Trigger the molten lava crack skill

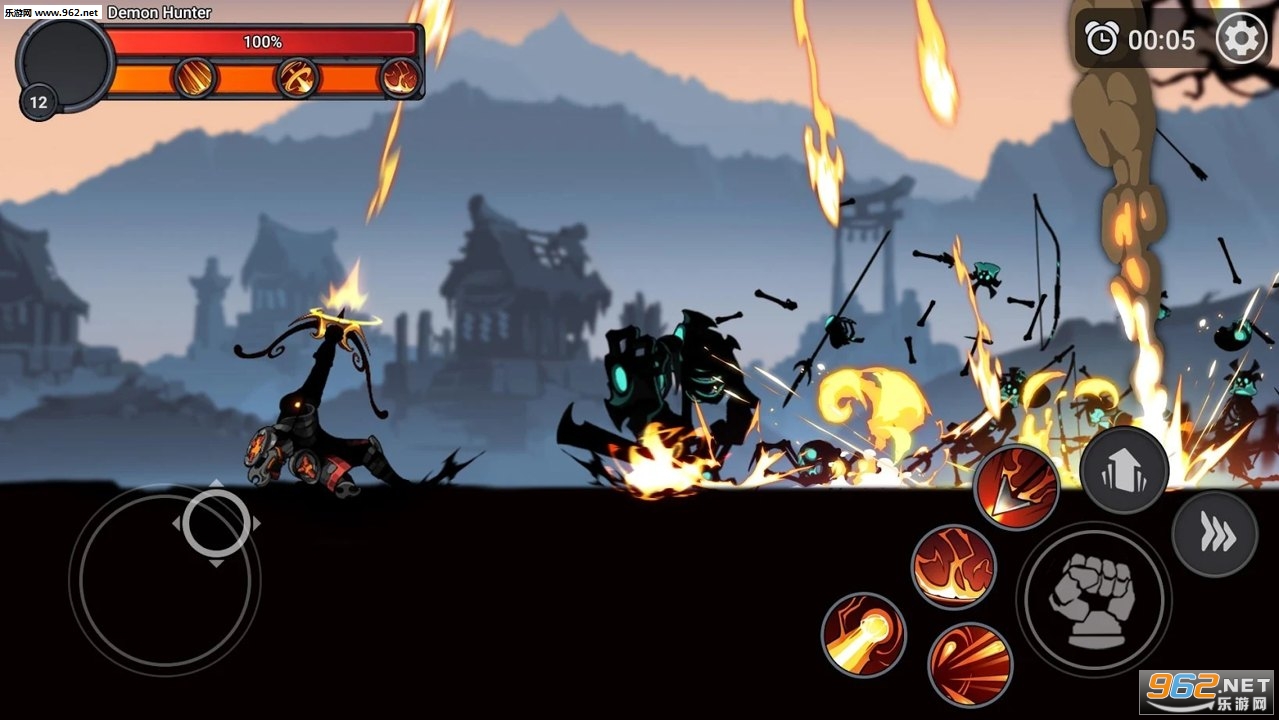coord(953,566)
